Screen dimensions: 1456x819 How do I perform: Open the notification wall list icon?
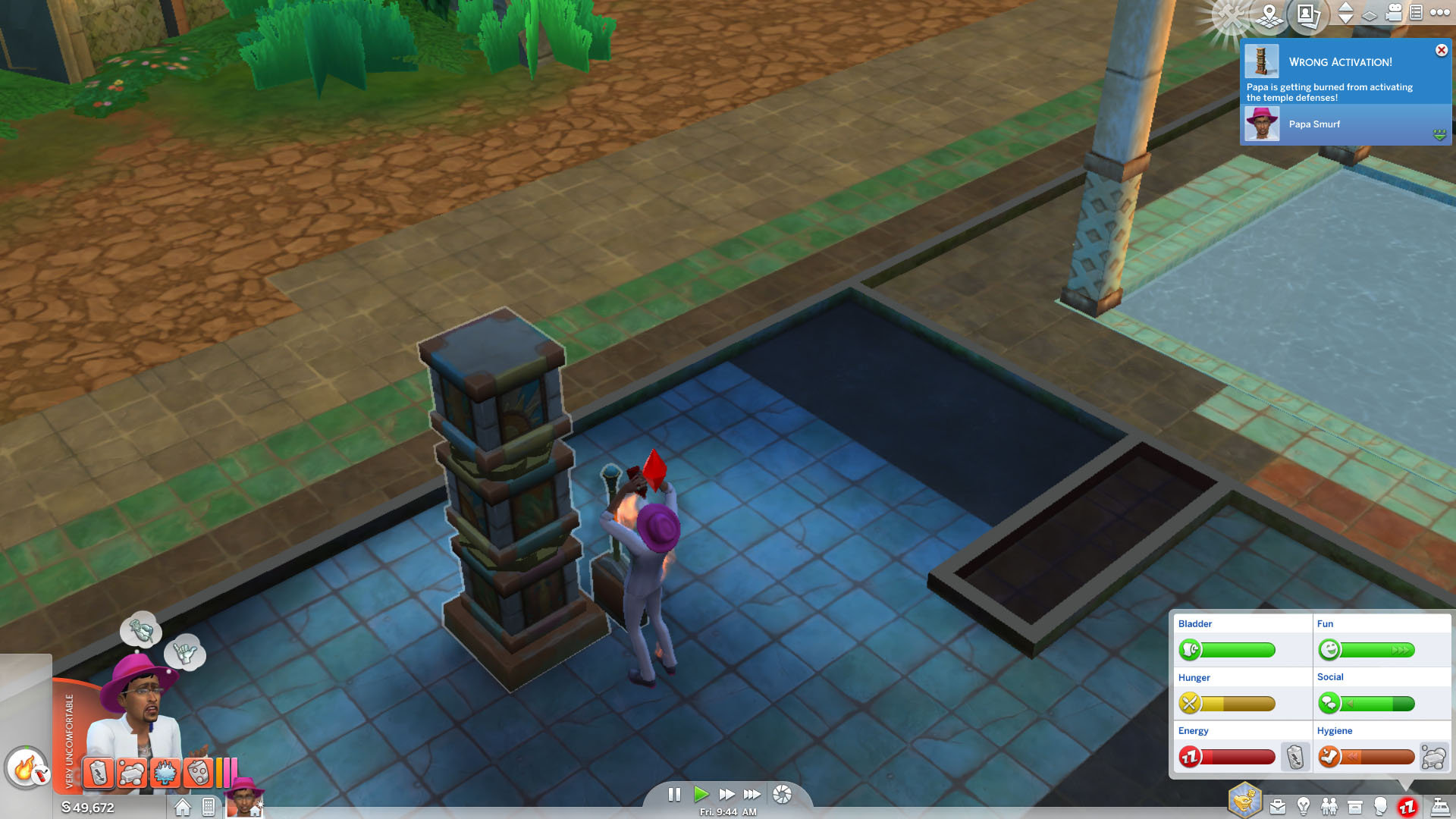[1416, 13]
